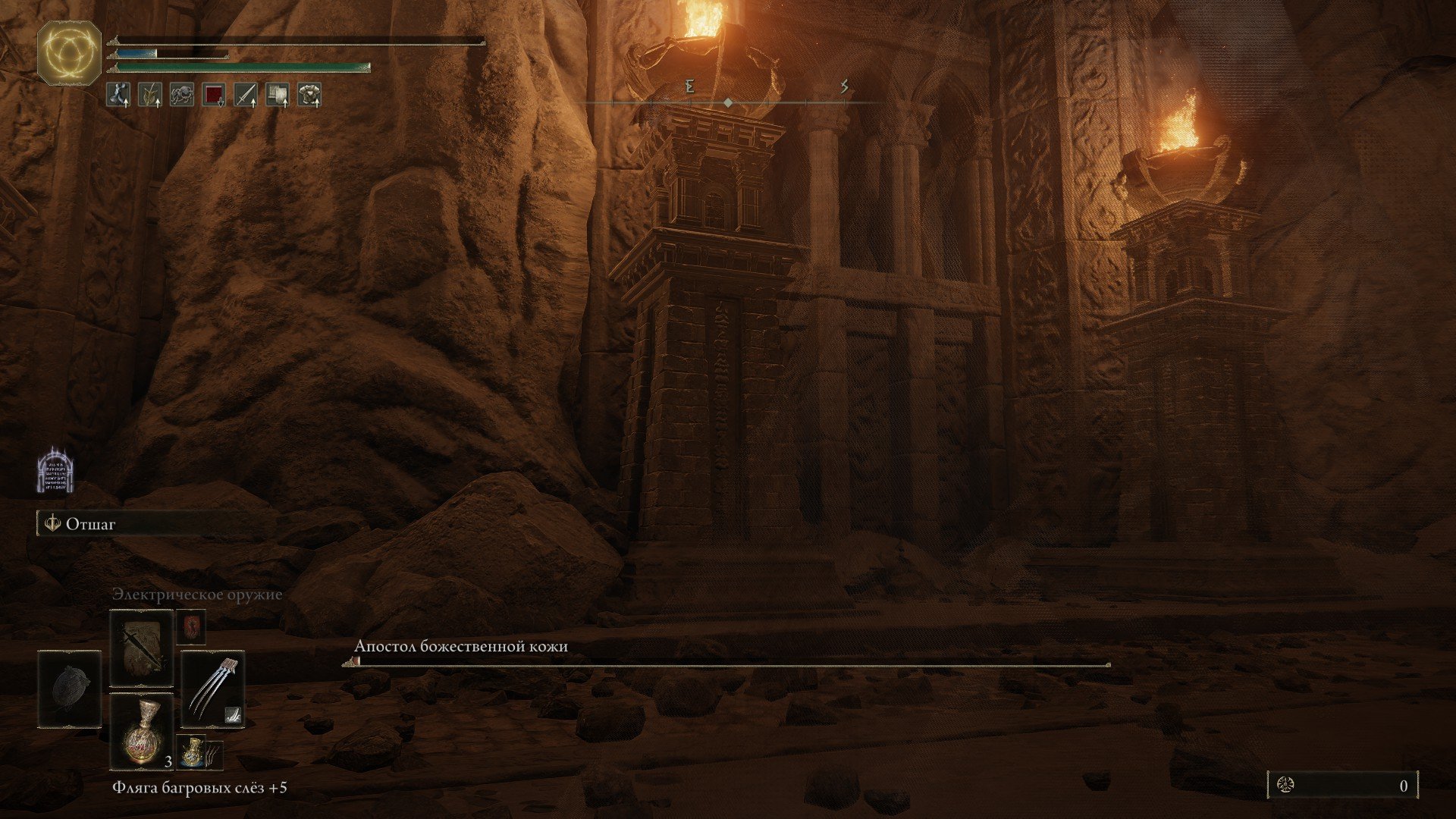
Task: Choose the claw weapon in the right-hand slot
Action: 212,688
